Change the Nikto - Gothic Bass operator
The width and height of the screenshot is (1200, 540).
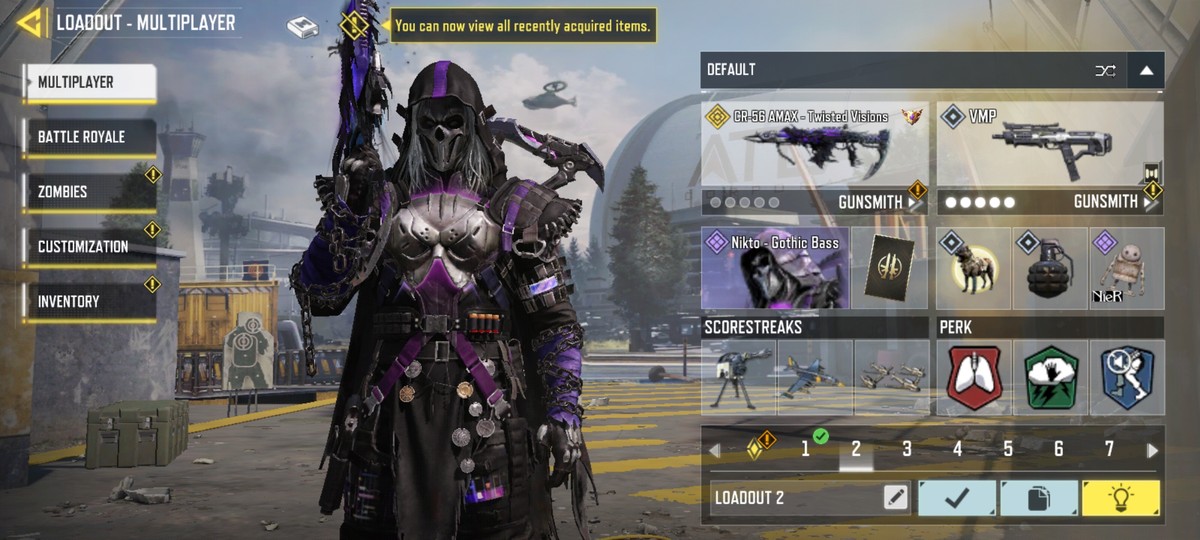point(775,268)
